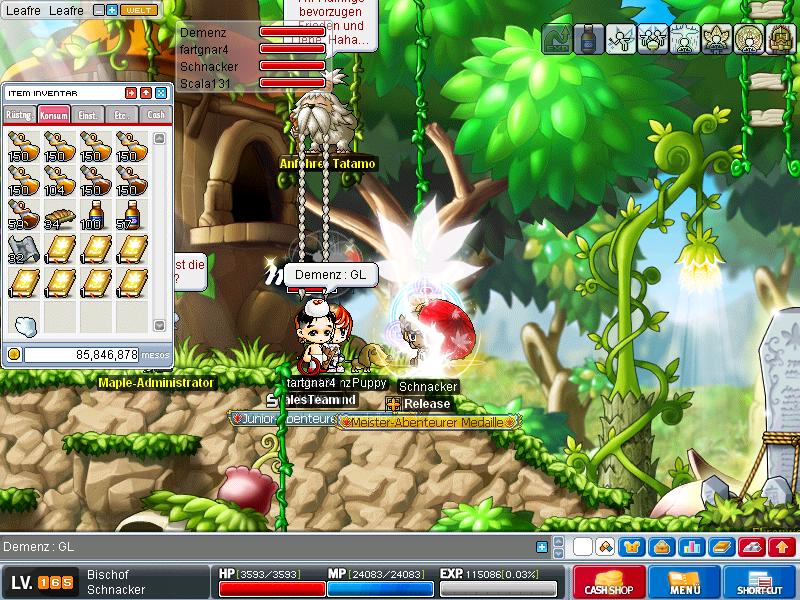The height and width of the screenshot is (600, 800).
Task: Select the blue potion bottle stack of 100
Action: (x=93, y=215)
